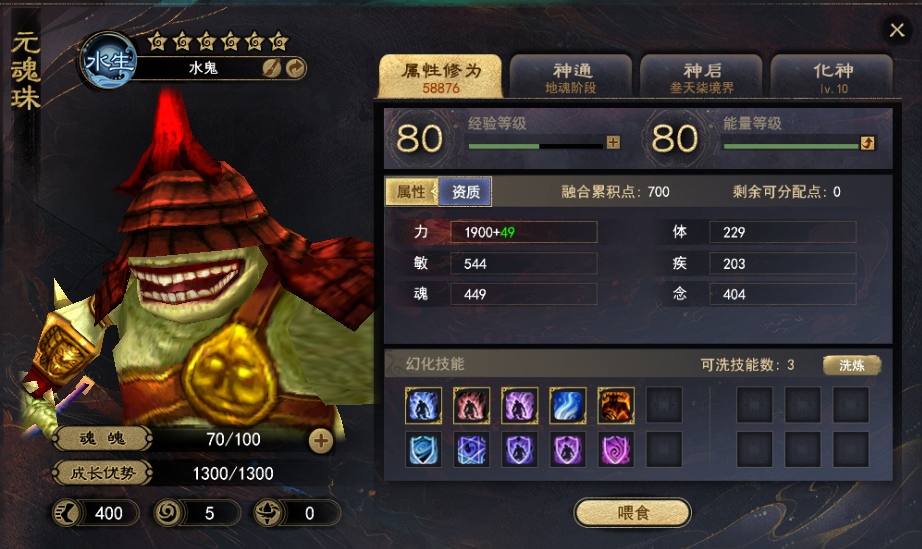Image resolution: width=922 pixels, height=549 pixels.
Task: Select the 化神 tab
Action: [x=832, y=77]
